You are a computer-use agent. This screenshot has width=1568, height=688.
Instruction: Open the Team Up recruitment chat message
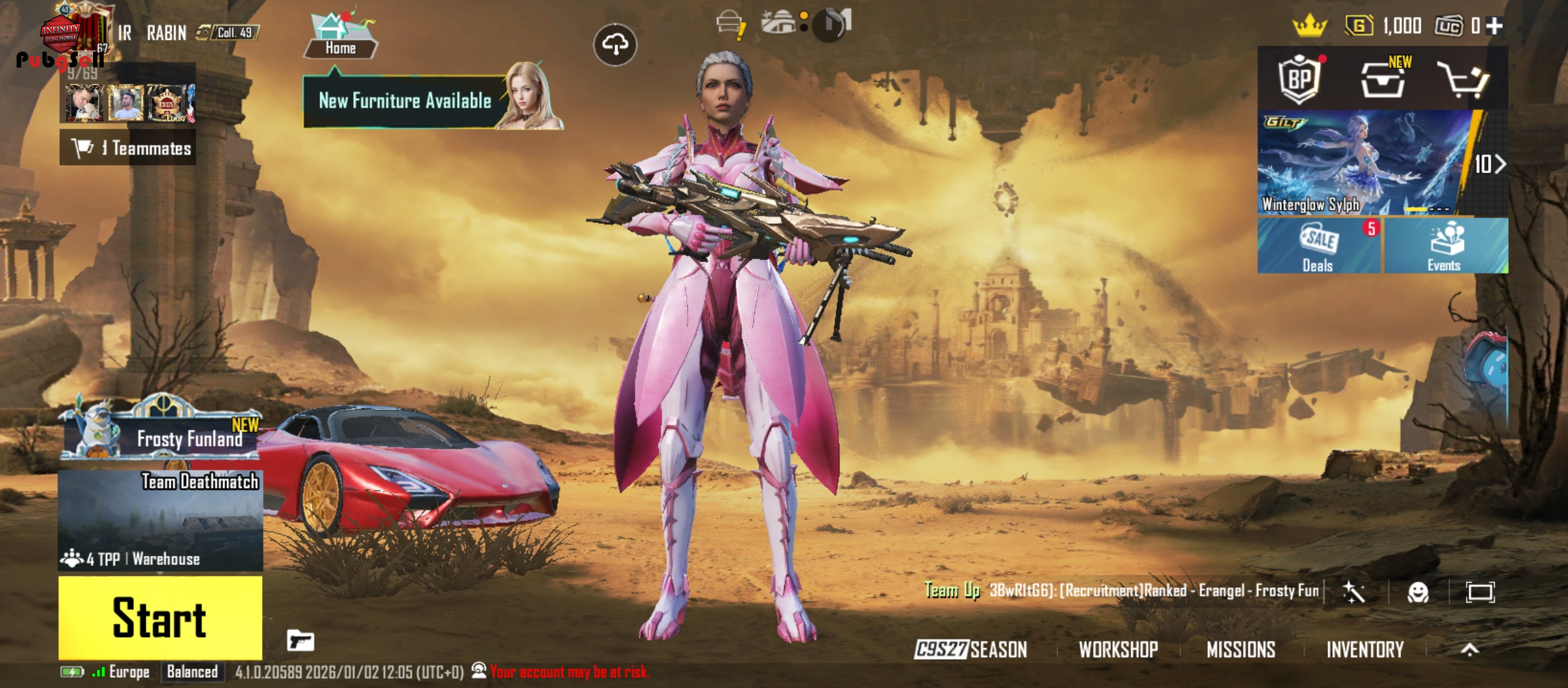pos(1122,591)
